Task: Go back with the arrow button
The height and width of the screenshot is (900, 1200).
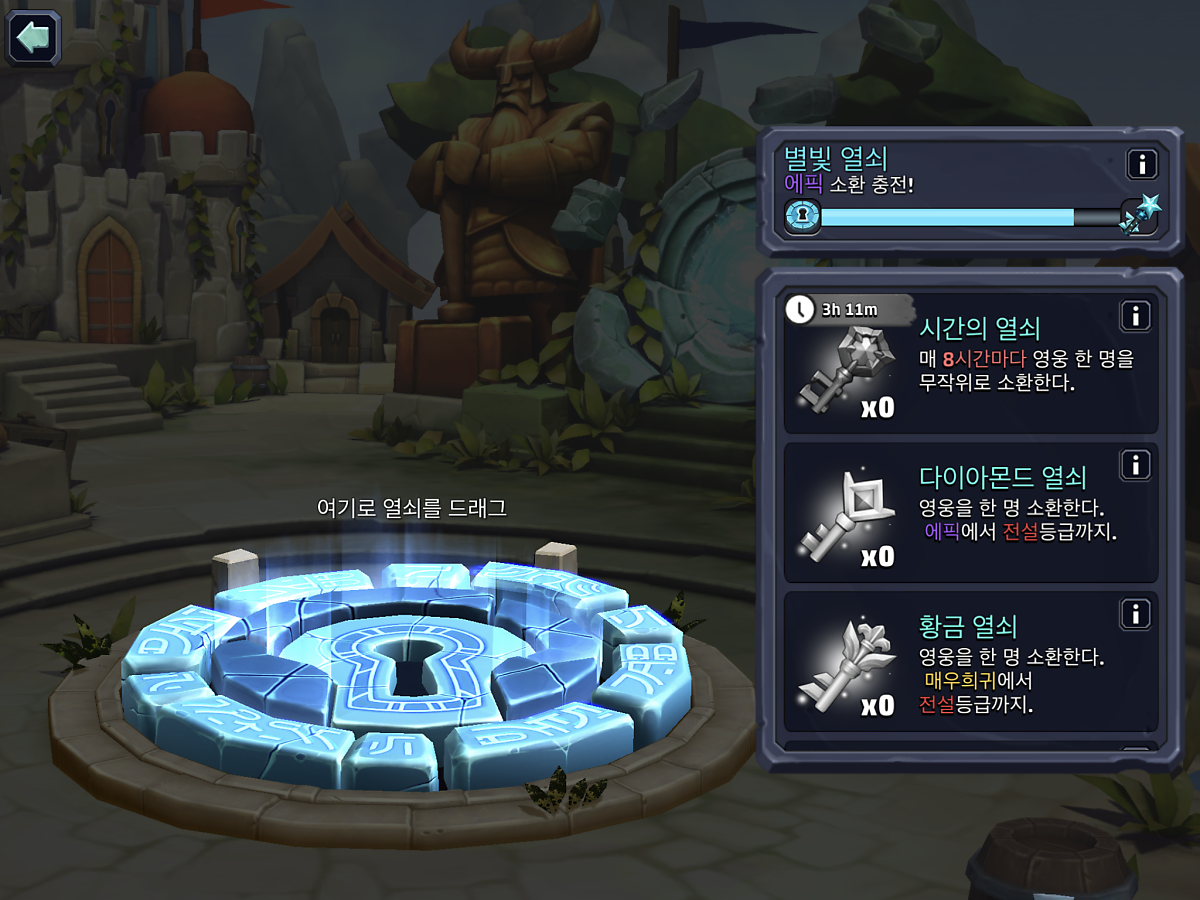Action: click(34, 38)
